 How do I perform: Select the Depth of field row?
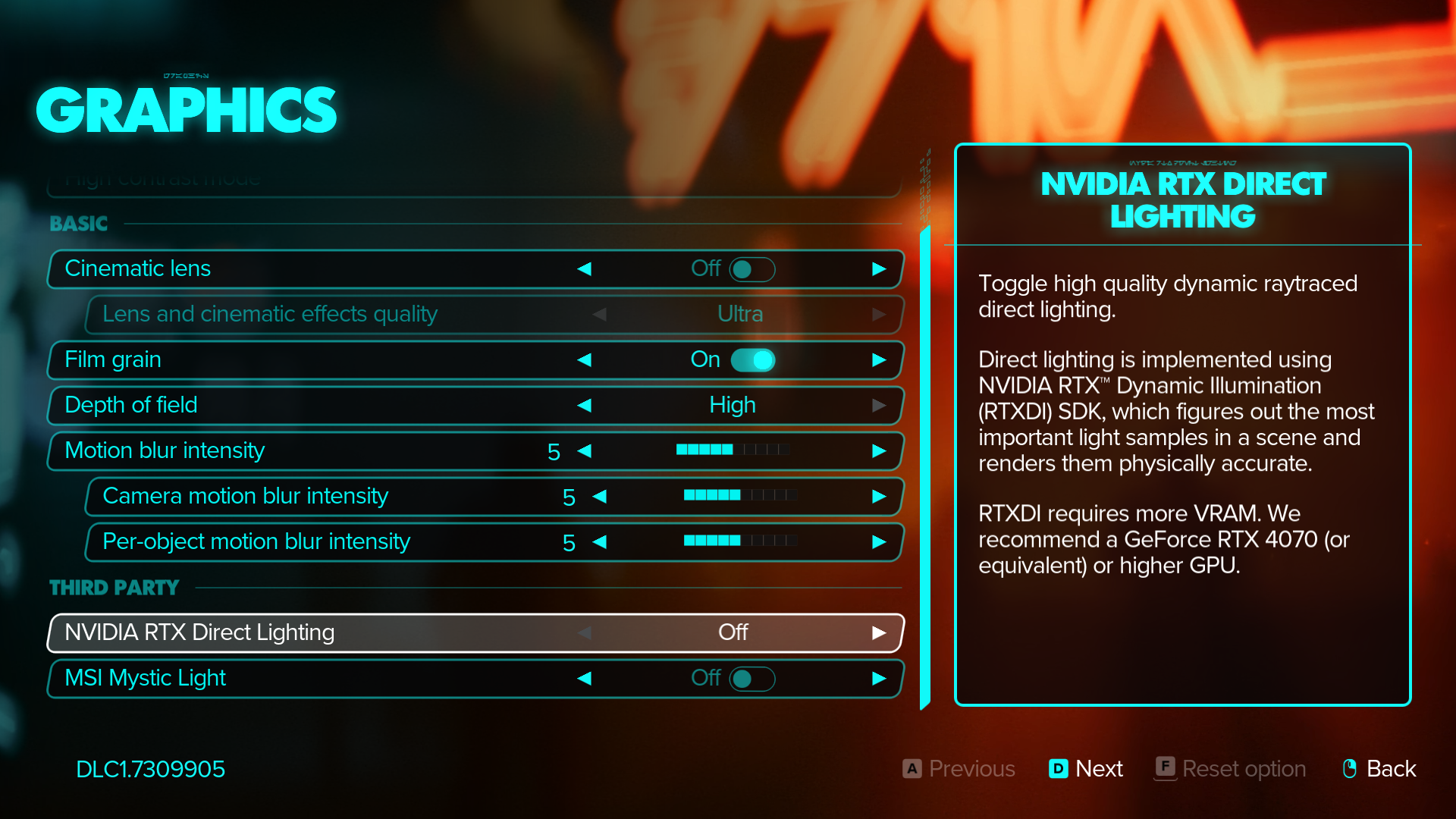303,406
